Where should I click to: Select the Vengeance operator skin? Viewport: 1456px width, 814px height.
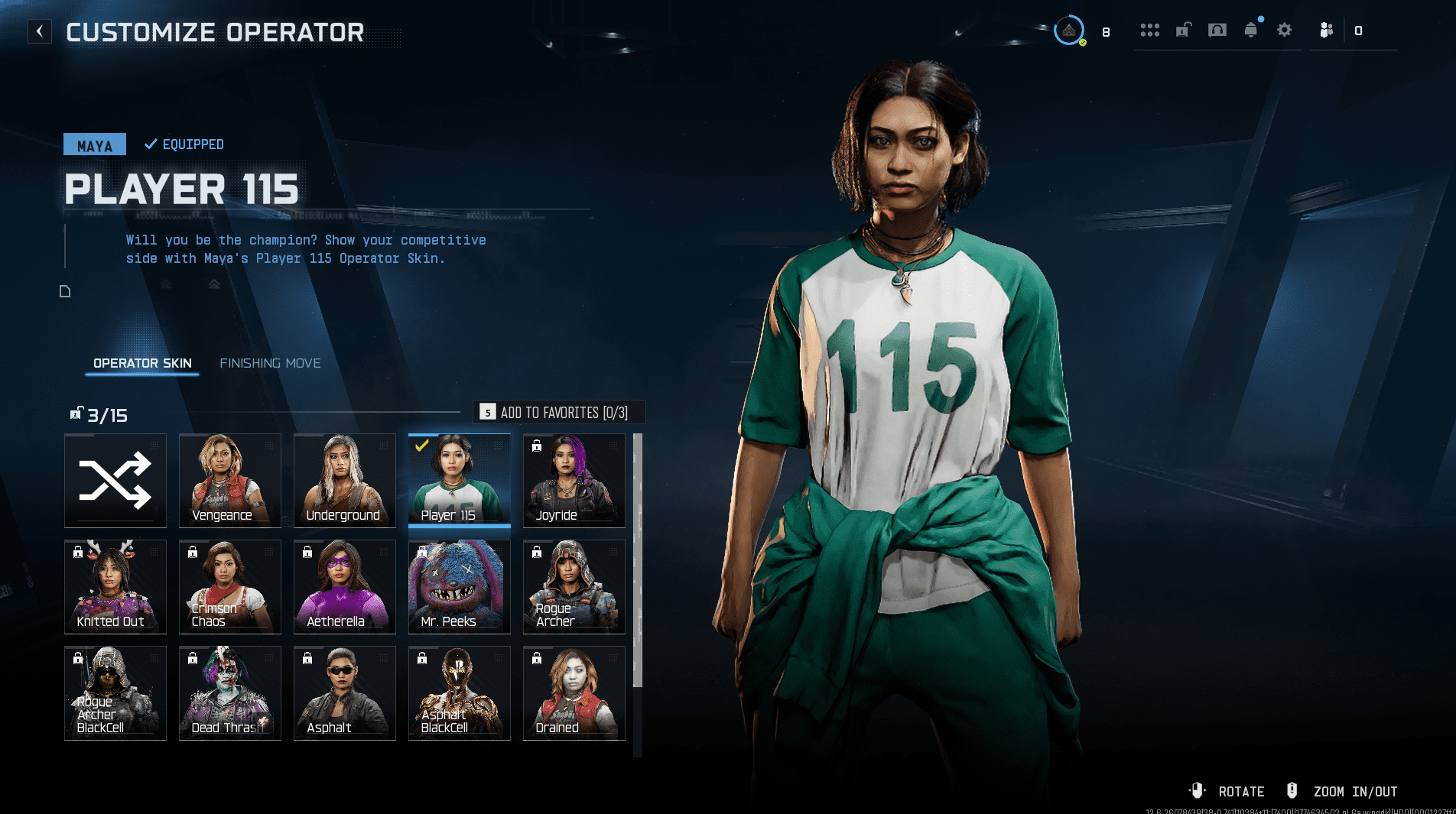coord(230,481)
